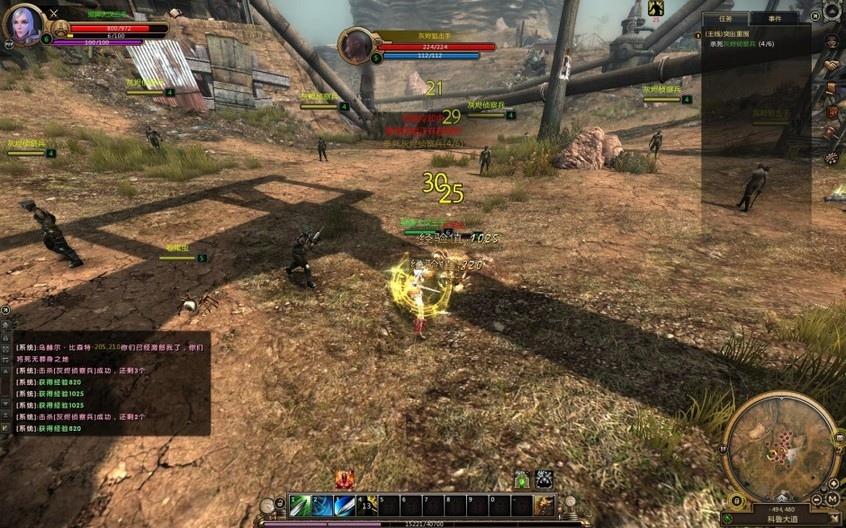Select the targeted enemy's portrait
The width and height of the screenshot is (846, 528).
coord(354,45)
